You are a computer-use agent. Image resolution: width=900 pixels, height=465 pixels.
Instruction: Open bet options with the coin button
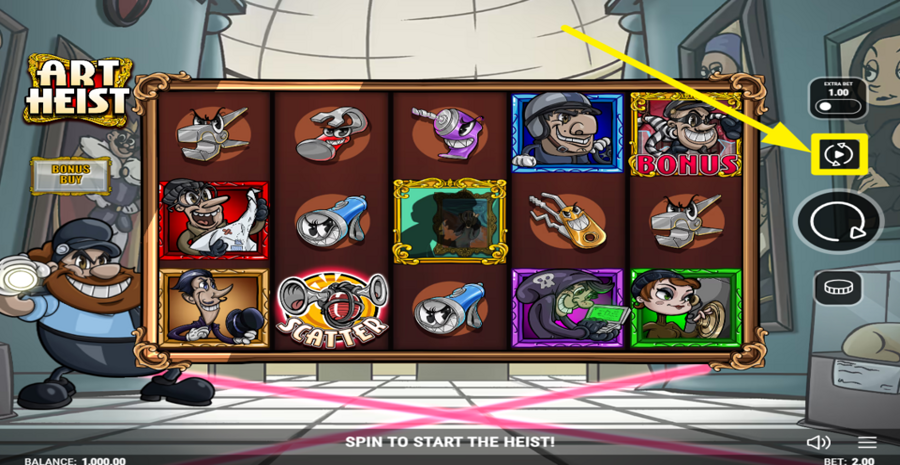point(838,289)
